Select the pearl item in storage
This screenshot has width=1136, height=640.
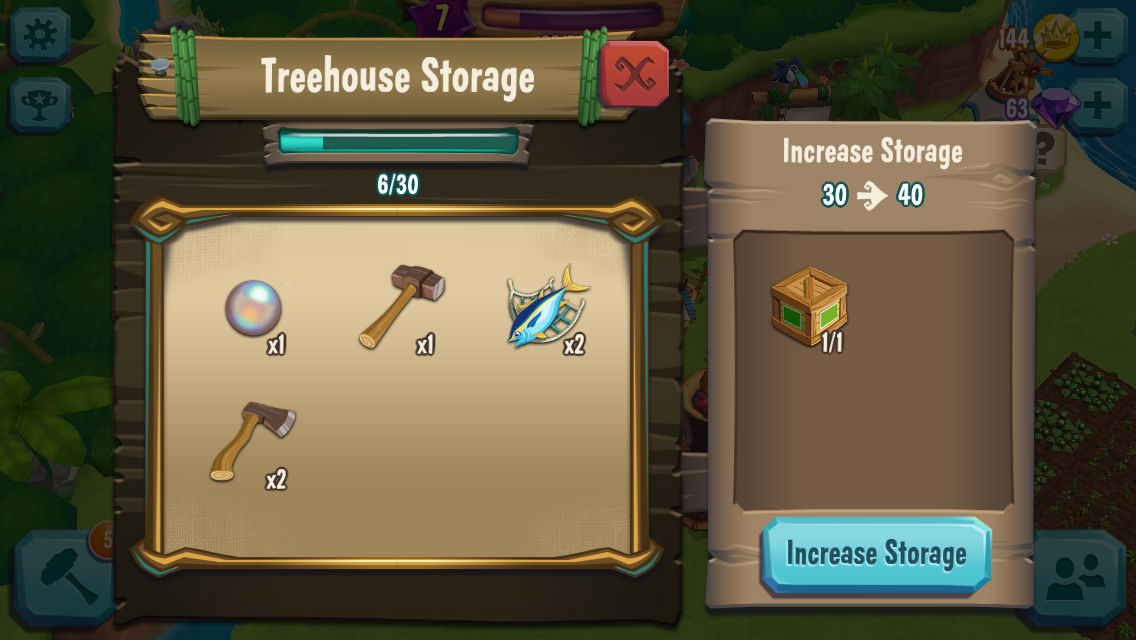point(253,308)
